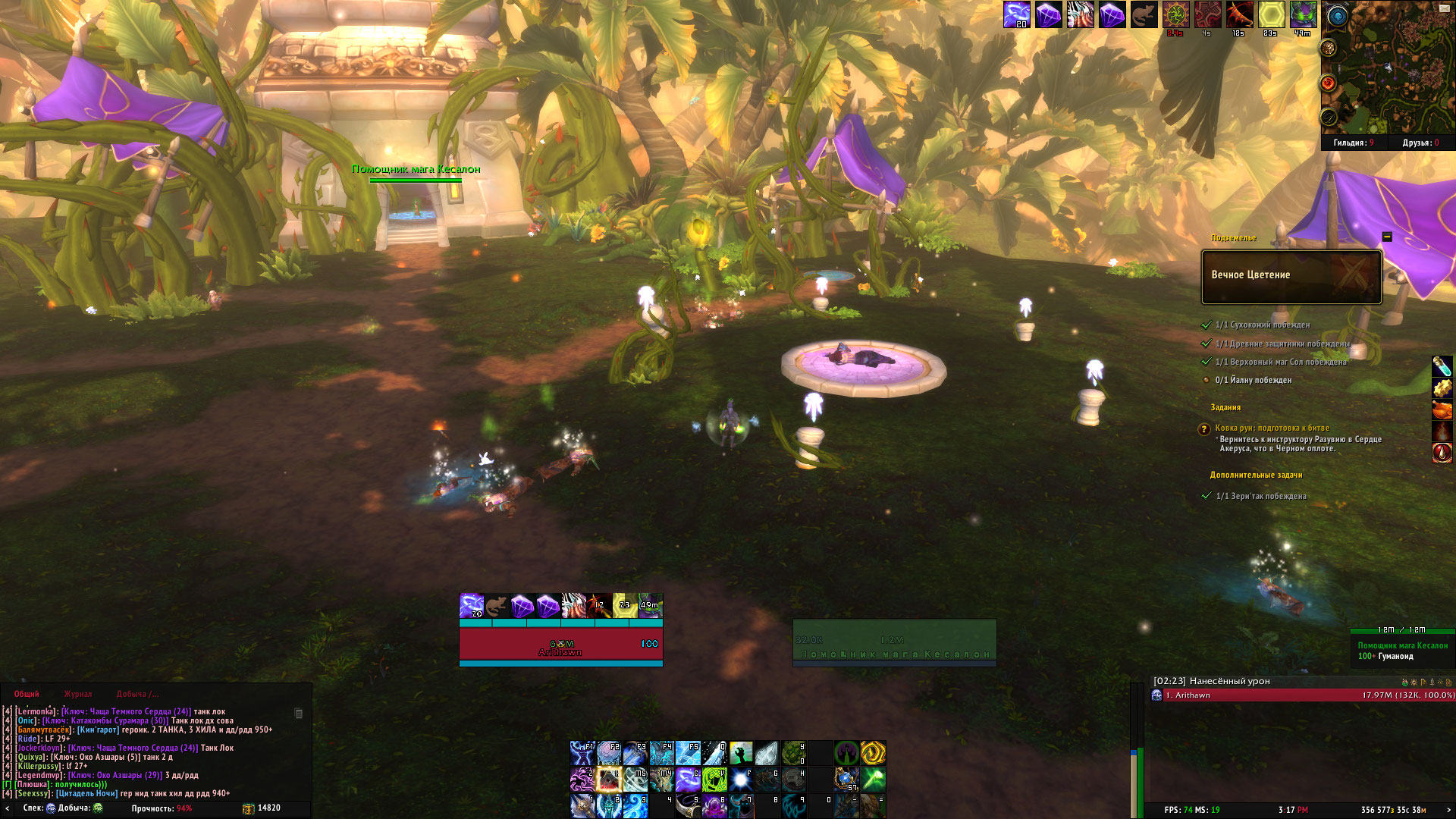Image resolution: width=1456 pixels, height=819 pixels.
Task: Use the glowing highlighted X-key ability
Action: (x=609, y=779)
